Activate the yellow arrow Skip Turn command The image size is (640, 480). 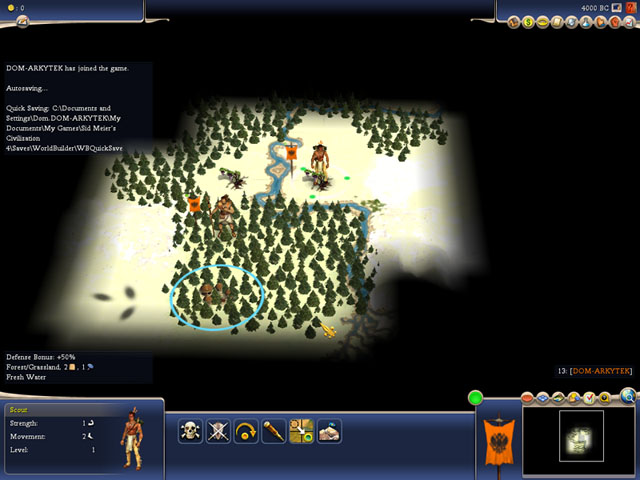pyautogui.click(x=246, y=431)
